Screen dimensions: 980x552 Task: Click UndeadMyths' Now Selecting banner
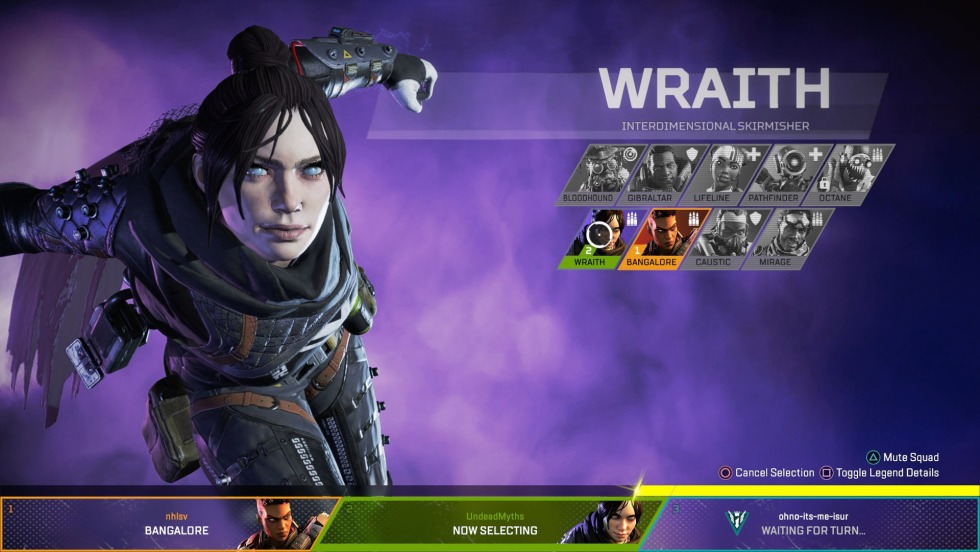coord(495,523)
